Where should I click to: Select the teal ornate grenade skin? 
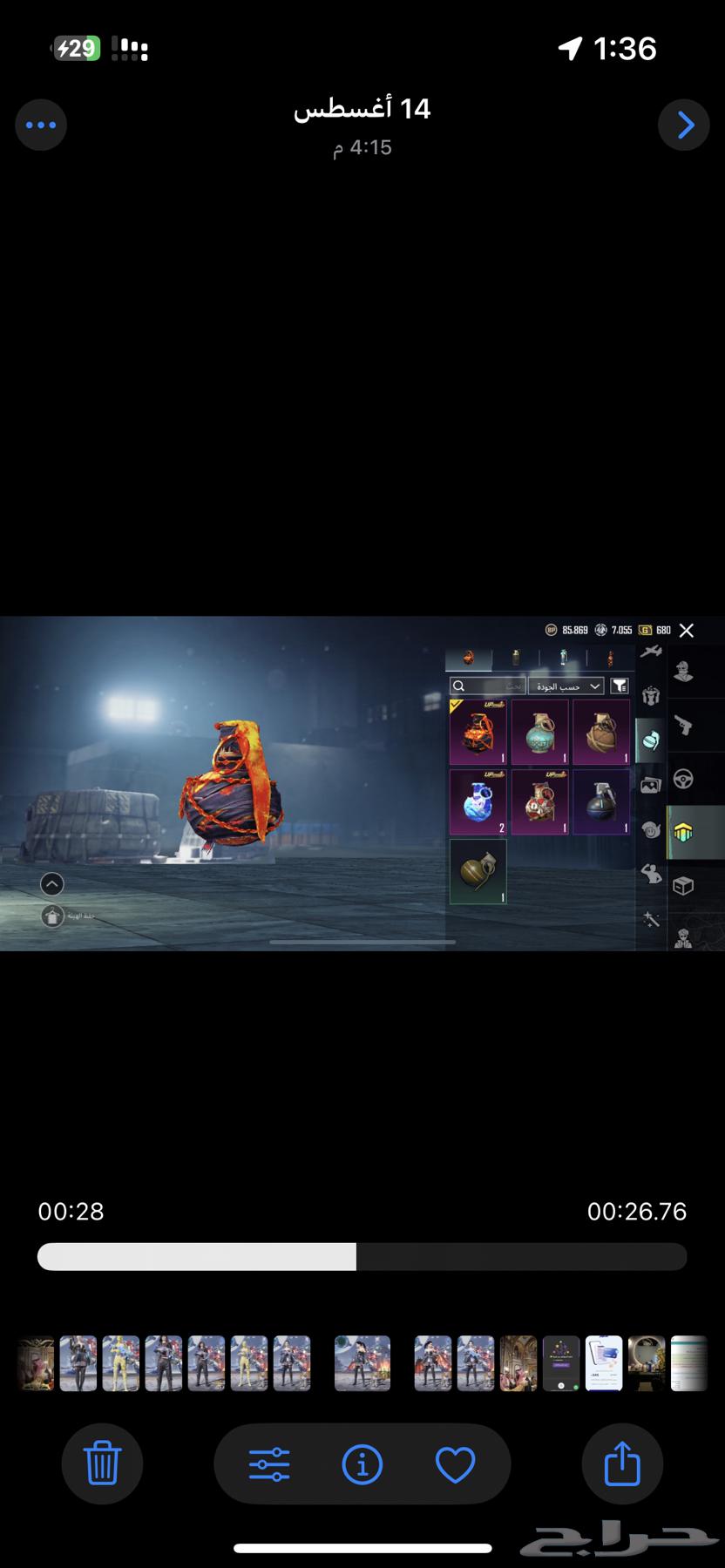tap(539, 732)
